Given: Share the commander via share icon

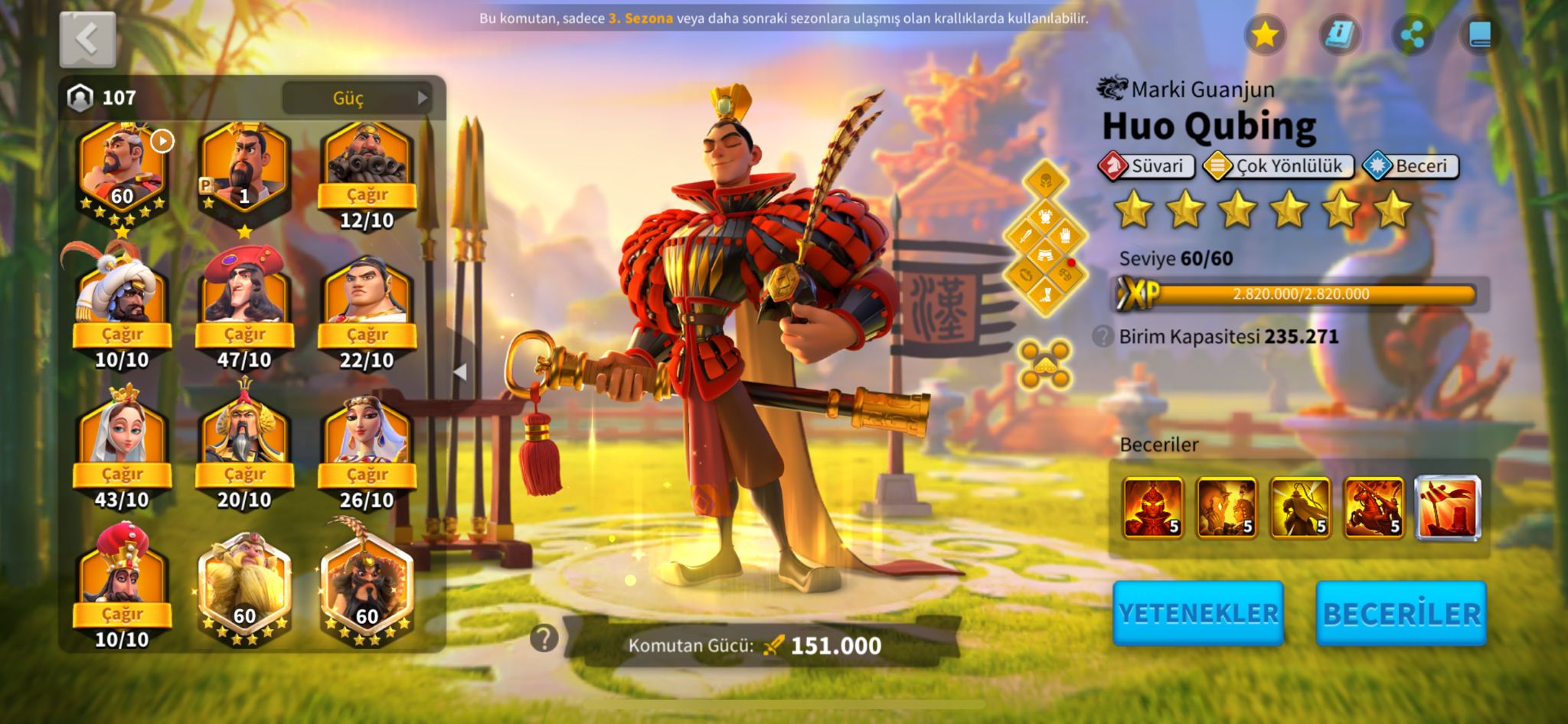Looking at the screenshot, I should [1412, 34].
